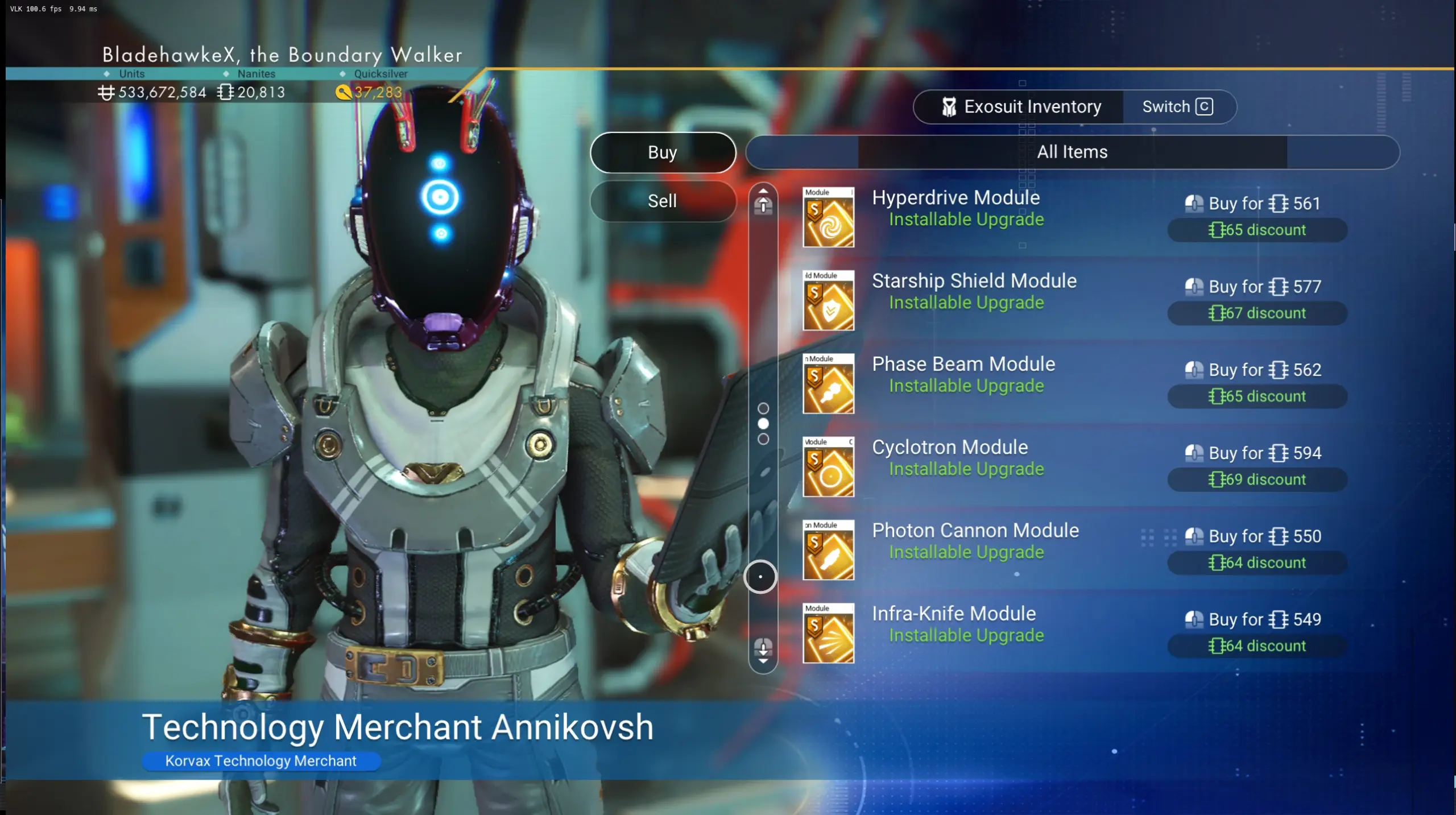Select the Phase Beam Module icon

point(828,383)
